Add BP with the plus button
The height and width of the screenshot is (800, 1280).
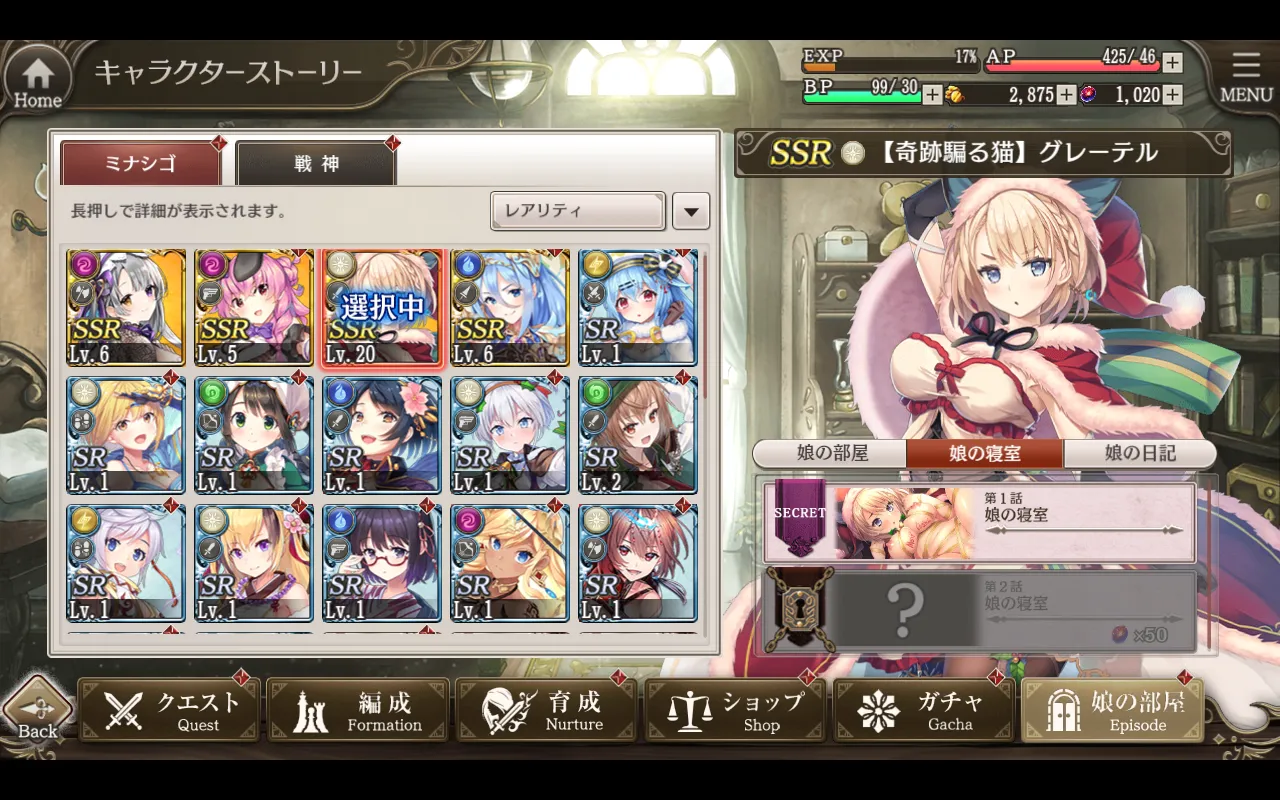coord(932,95)
